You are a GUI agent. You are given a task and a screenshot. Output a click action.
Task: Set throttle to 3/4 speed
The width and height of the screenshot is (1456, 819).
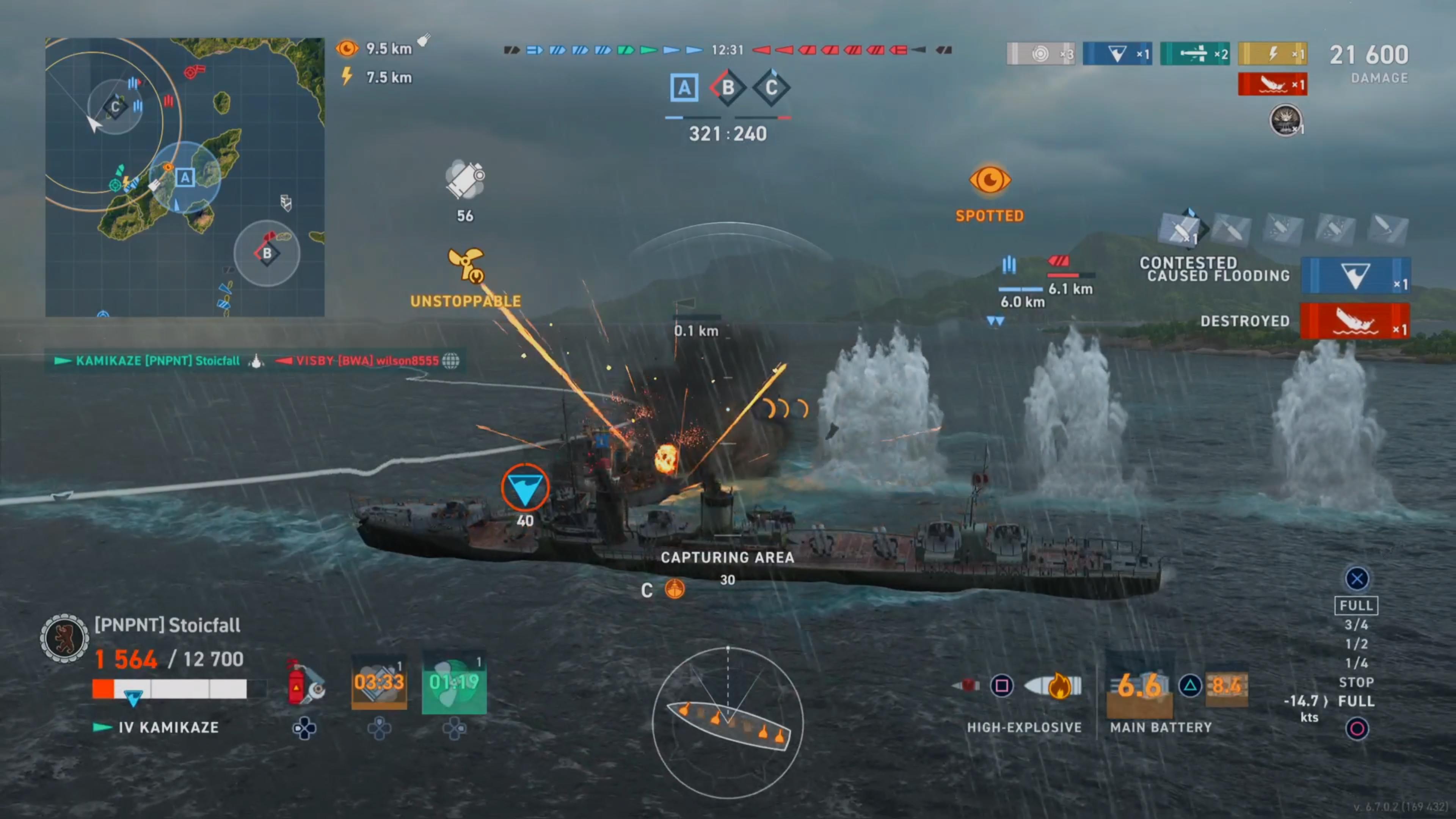pyautogui.click(x=1356, y=624)
